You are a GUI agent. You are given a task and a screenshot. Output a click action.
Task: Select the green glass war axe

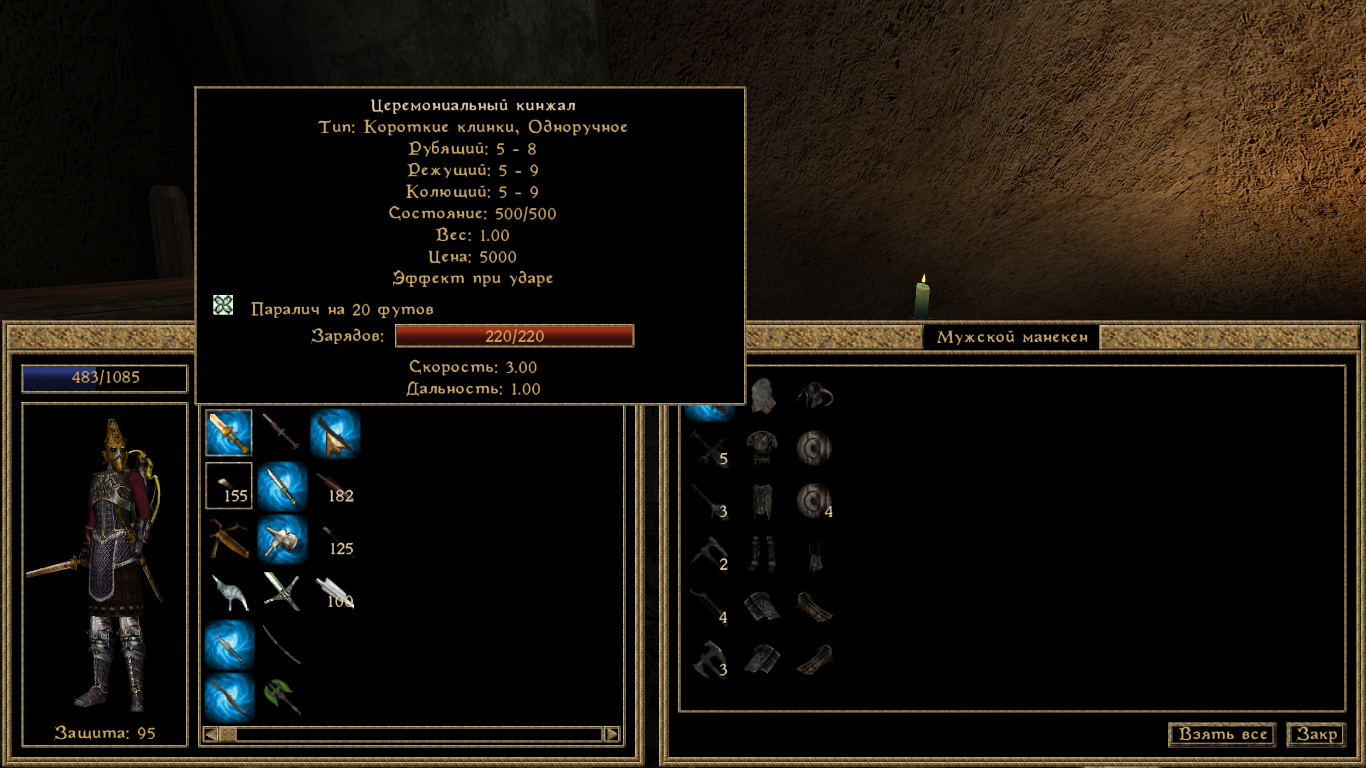coord(282,697)
